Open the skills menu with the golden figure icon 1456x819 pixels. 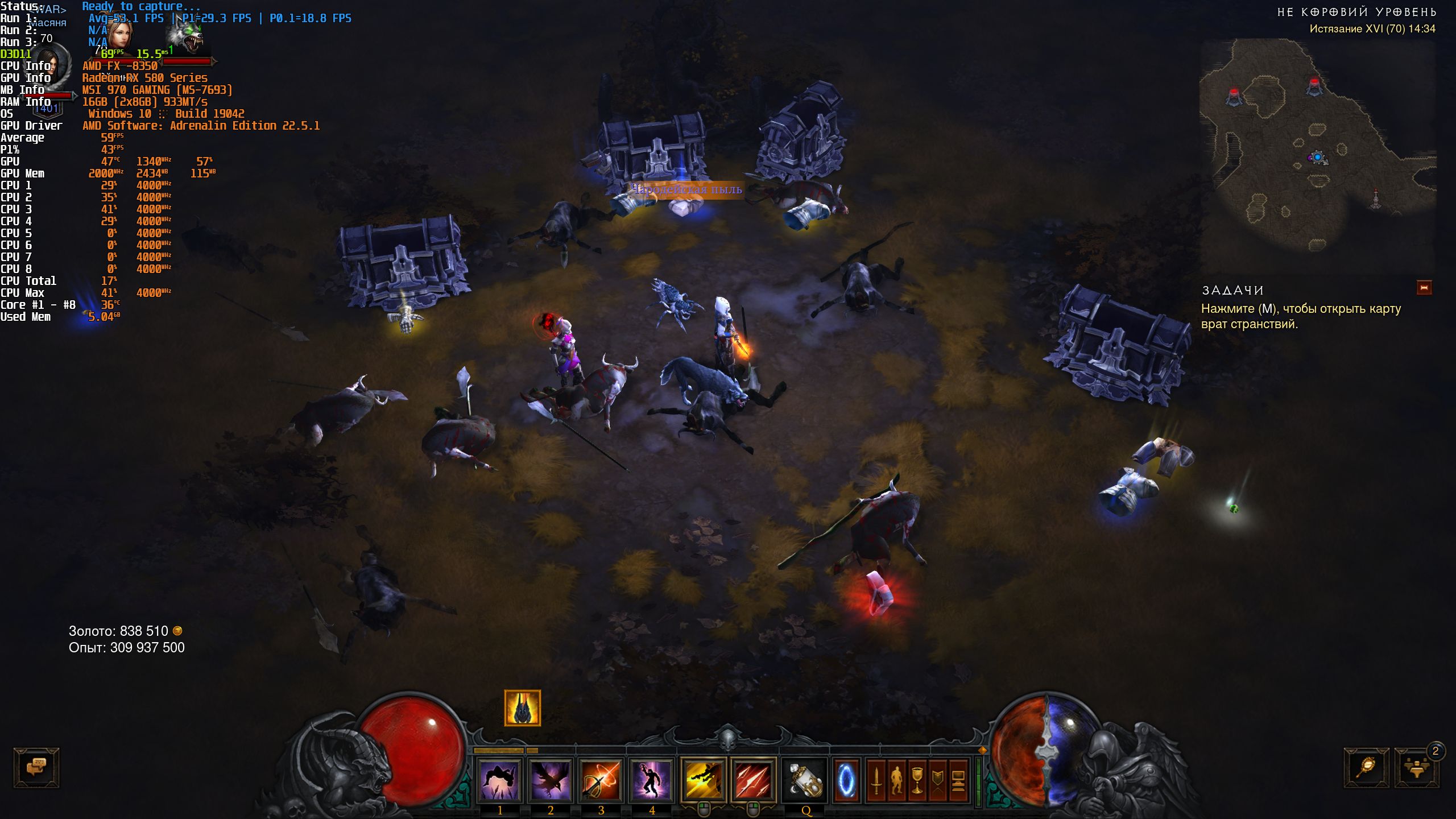(x=897, y=781)
